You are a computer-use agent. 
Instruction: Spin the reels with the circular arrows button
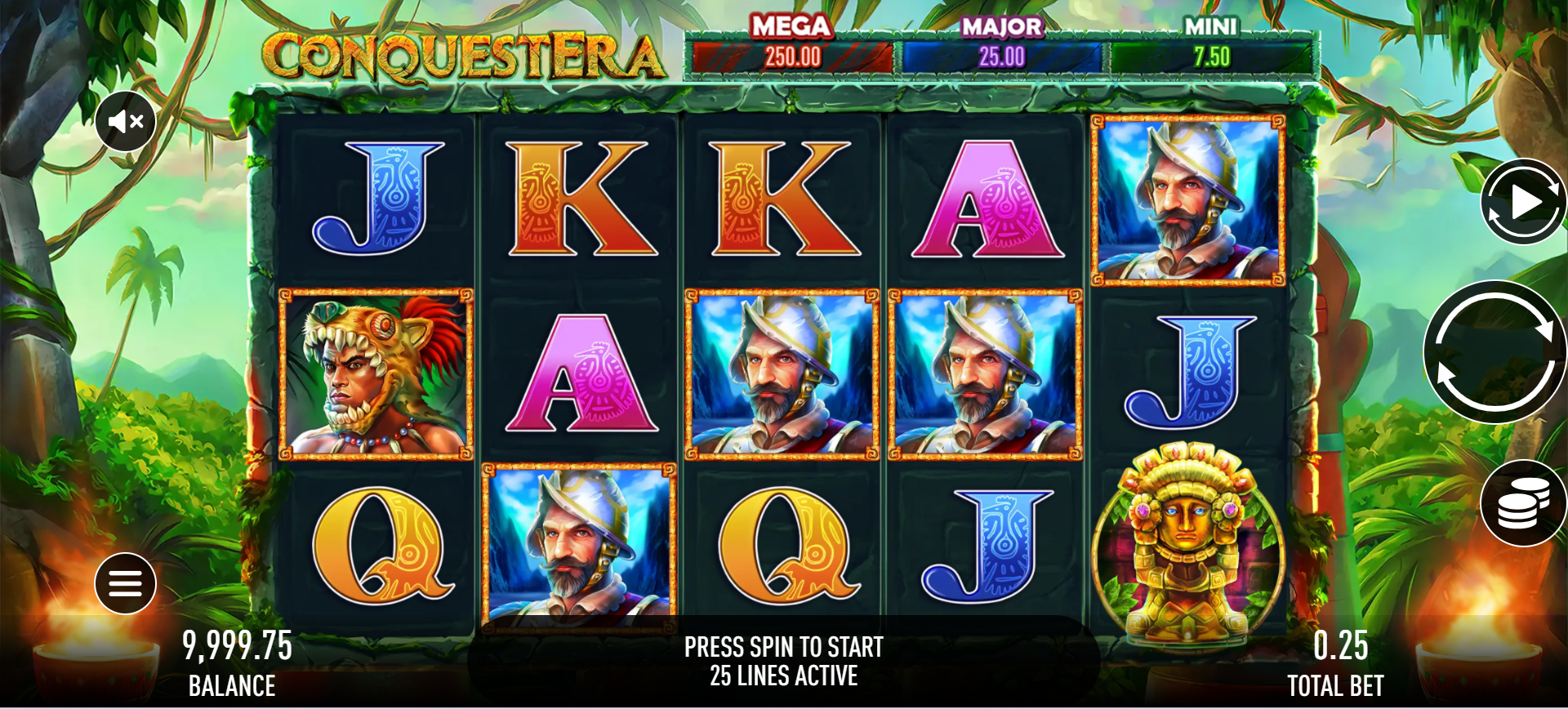click(x=1494, y=352)
